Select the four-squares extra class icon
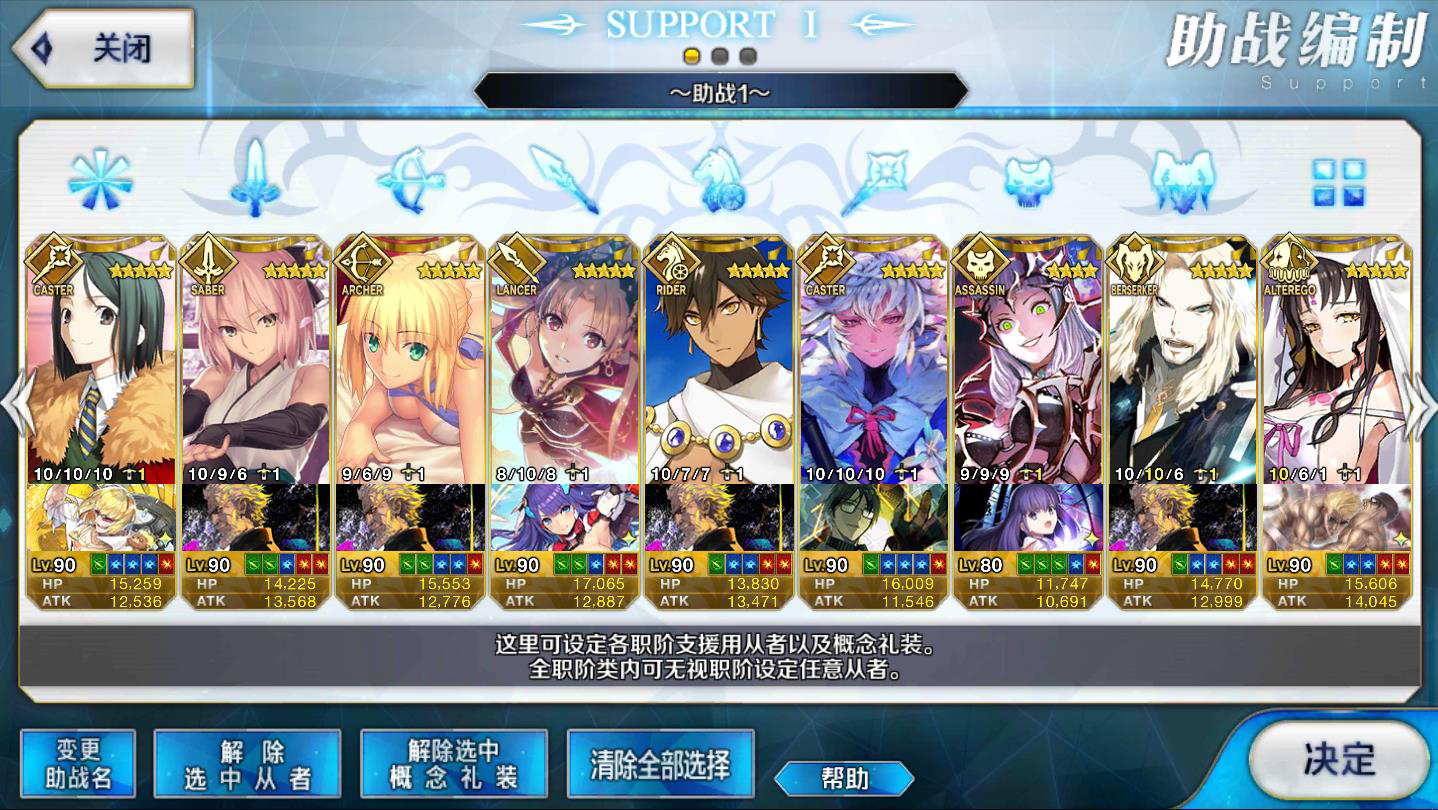 (1337, 182)
